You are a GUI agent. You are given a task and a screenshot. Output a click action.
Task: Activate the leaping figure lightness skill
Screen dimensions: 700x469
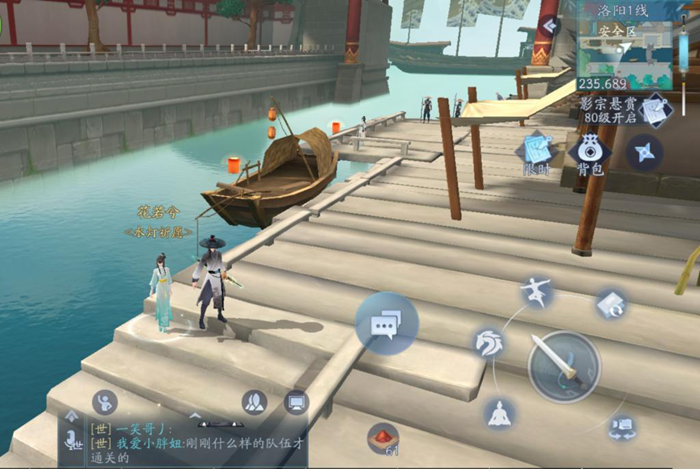click(x=537, y=293)
